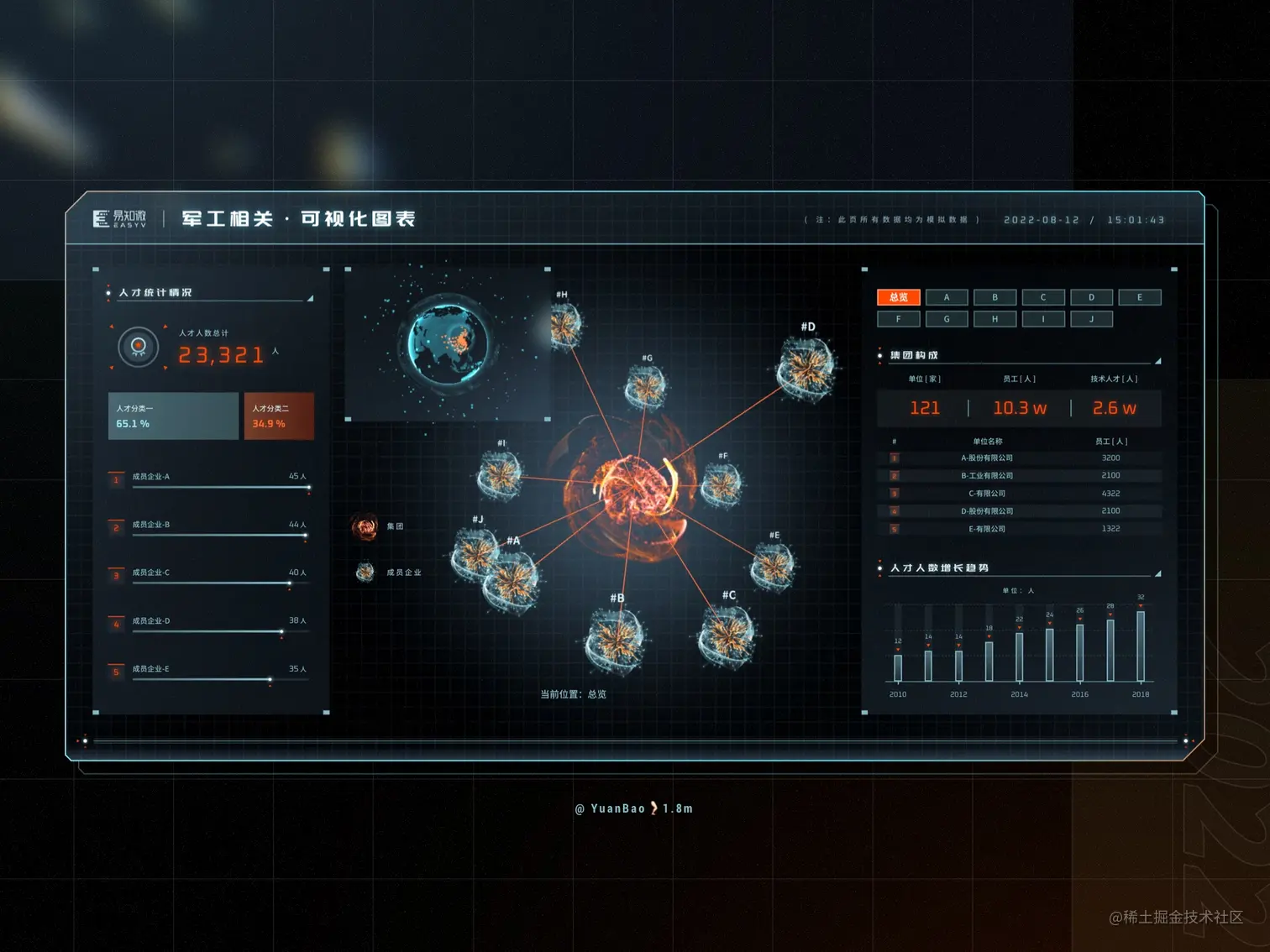Choose the 成员企业-E ranking row
The image size is (1270, 952).
(x=209, y=672)
